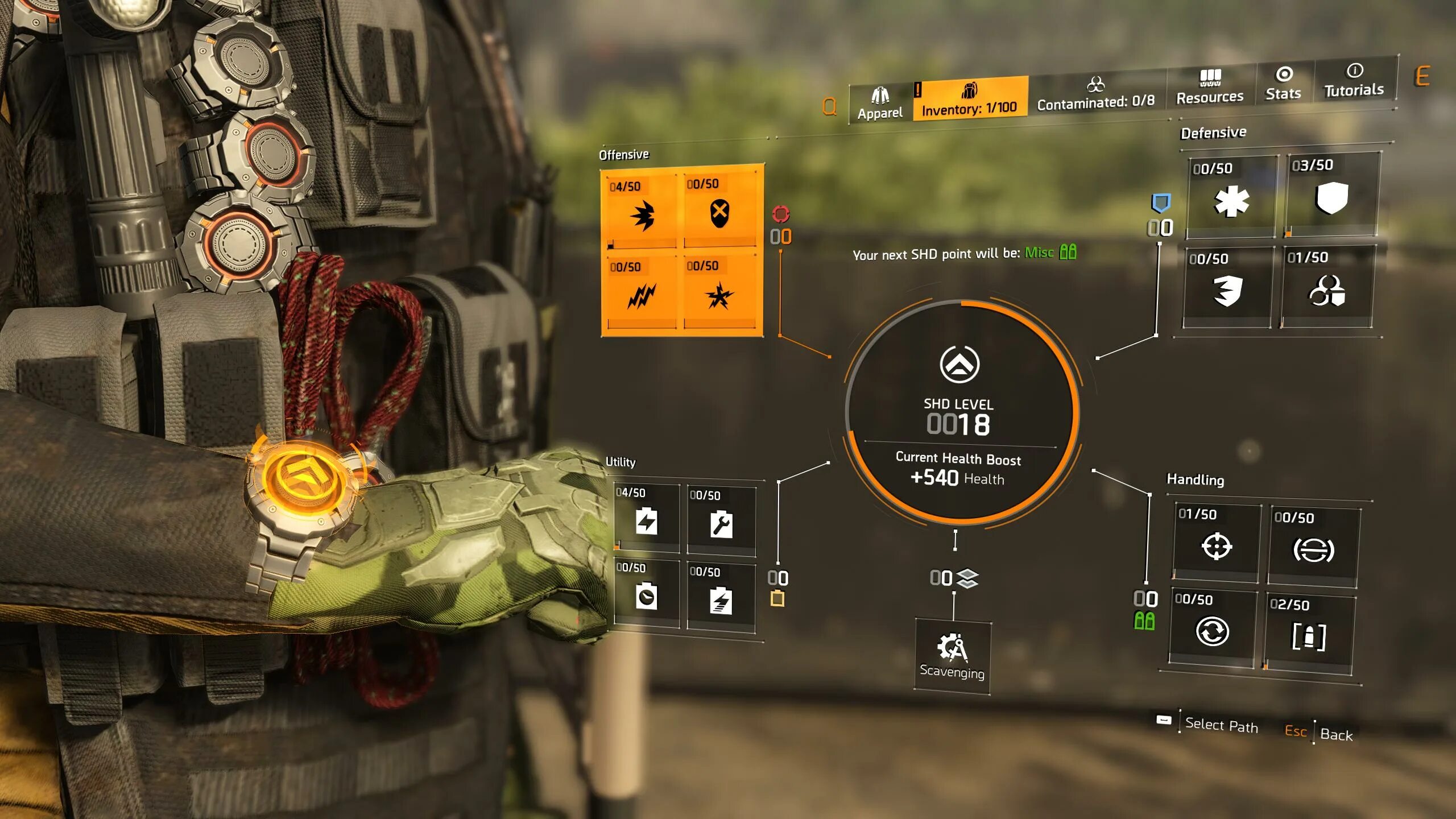
Task: Pick the Defensive asterisk health tile
Action: [x=1231, y=198]
